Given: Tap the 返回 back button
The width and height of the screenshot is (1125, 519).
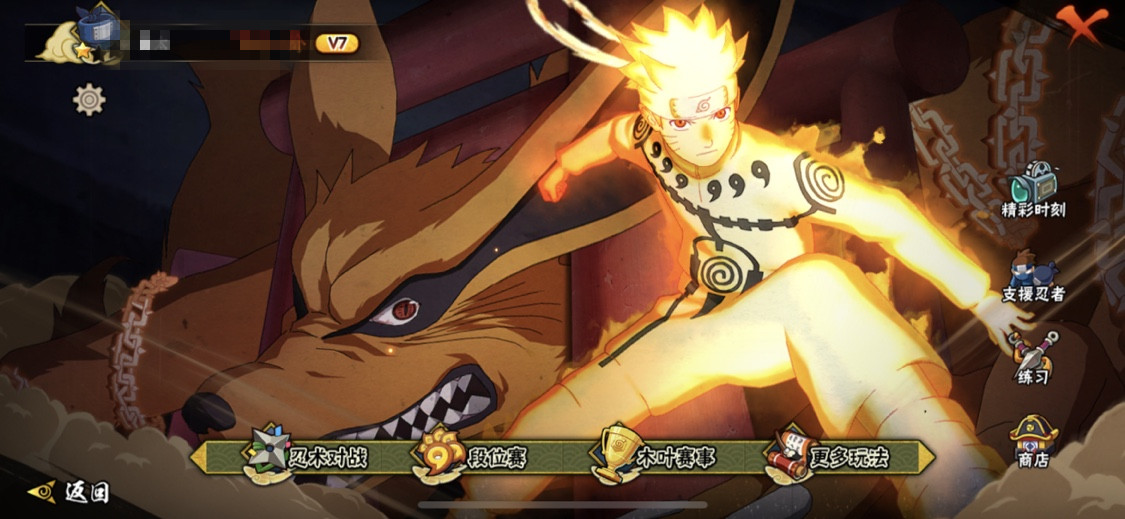Looking at the screenshot, I should 70,492.
